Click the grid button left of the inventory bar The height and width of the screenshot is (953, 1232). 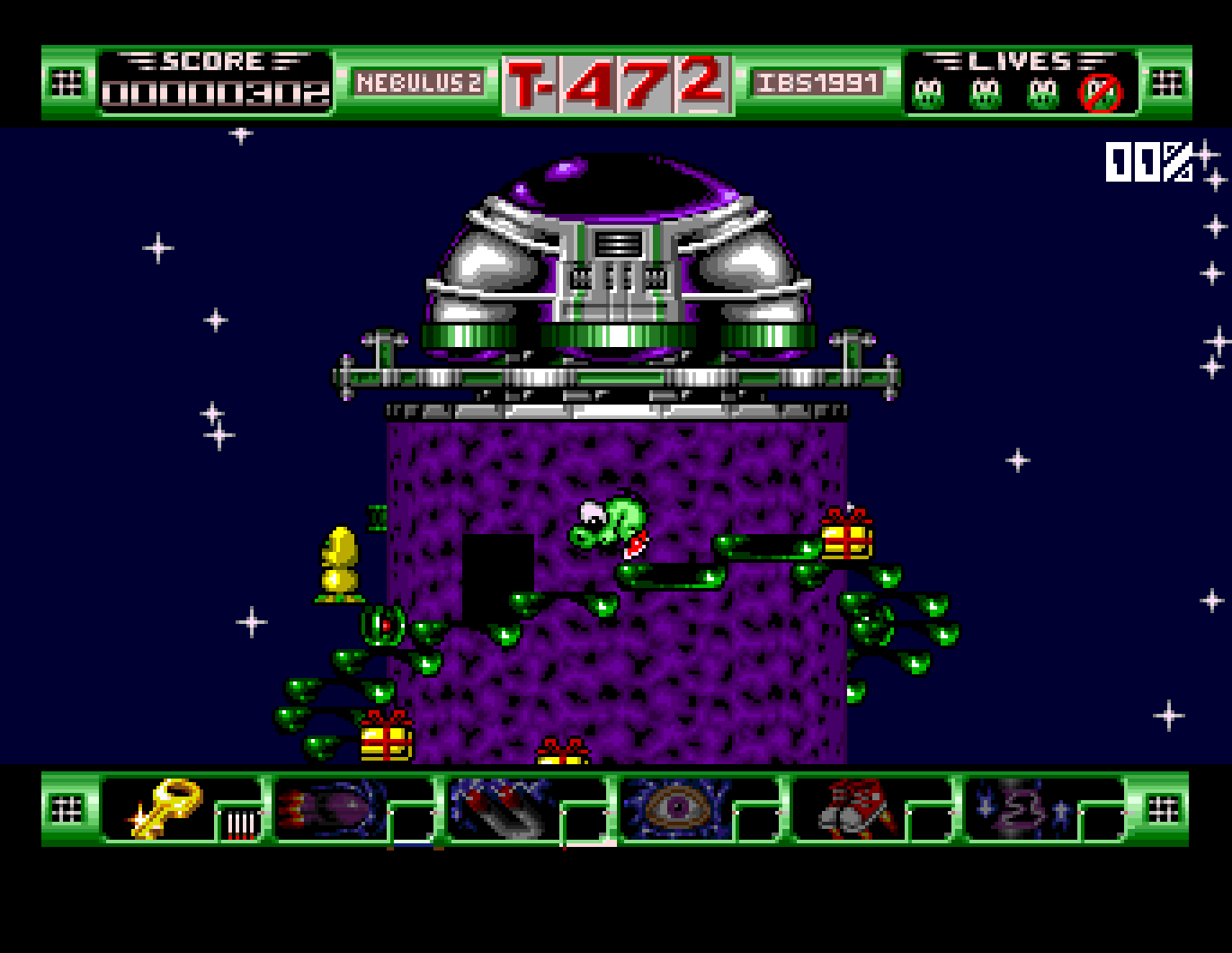[x=65, y=809]
